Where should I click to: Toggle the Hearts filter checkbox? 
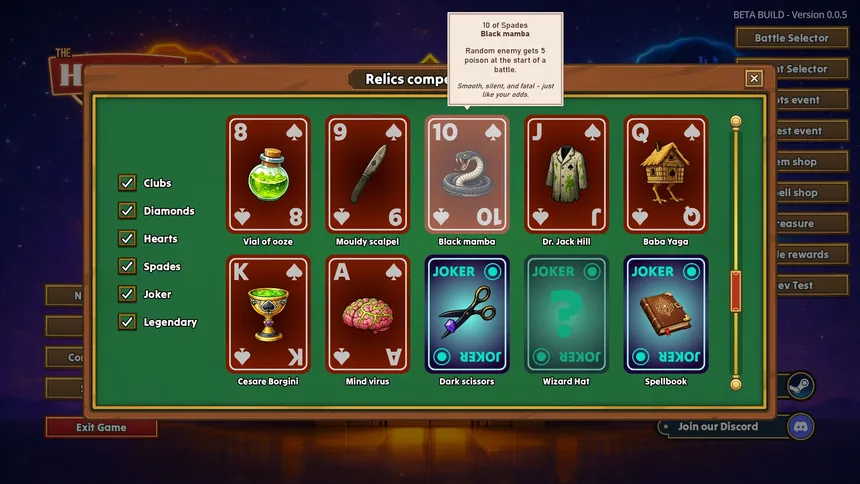(x=127, y=239)
